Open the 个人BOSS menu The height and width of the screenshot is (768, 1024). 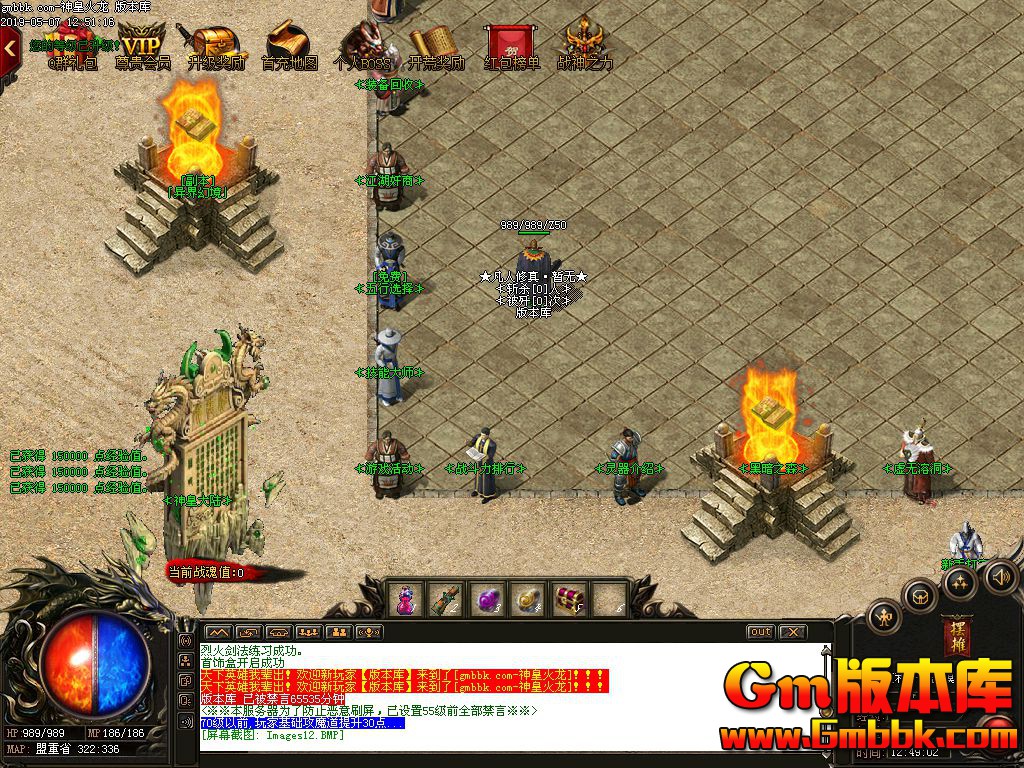point(362,45)
